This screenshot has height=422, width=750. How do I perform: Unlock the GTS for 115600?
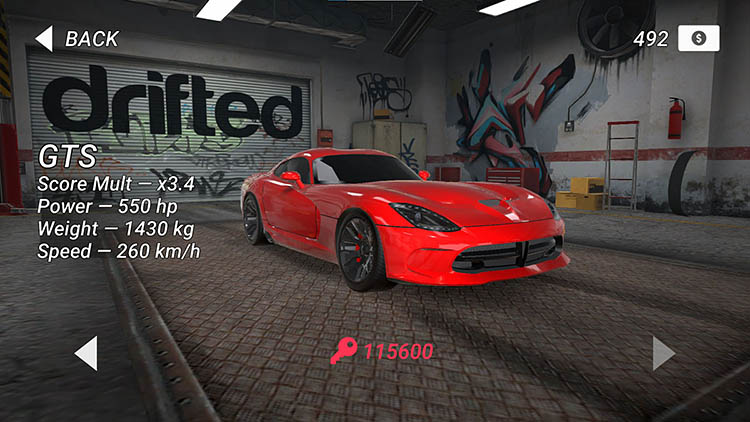pos(383,351)
